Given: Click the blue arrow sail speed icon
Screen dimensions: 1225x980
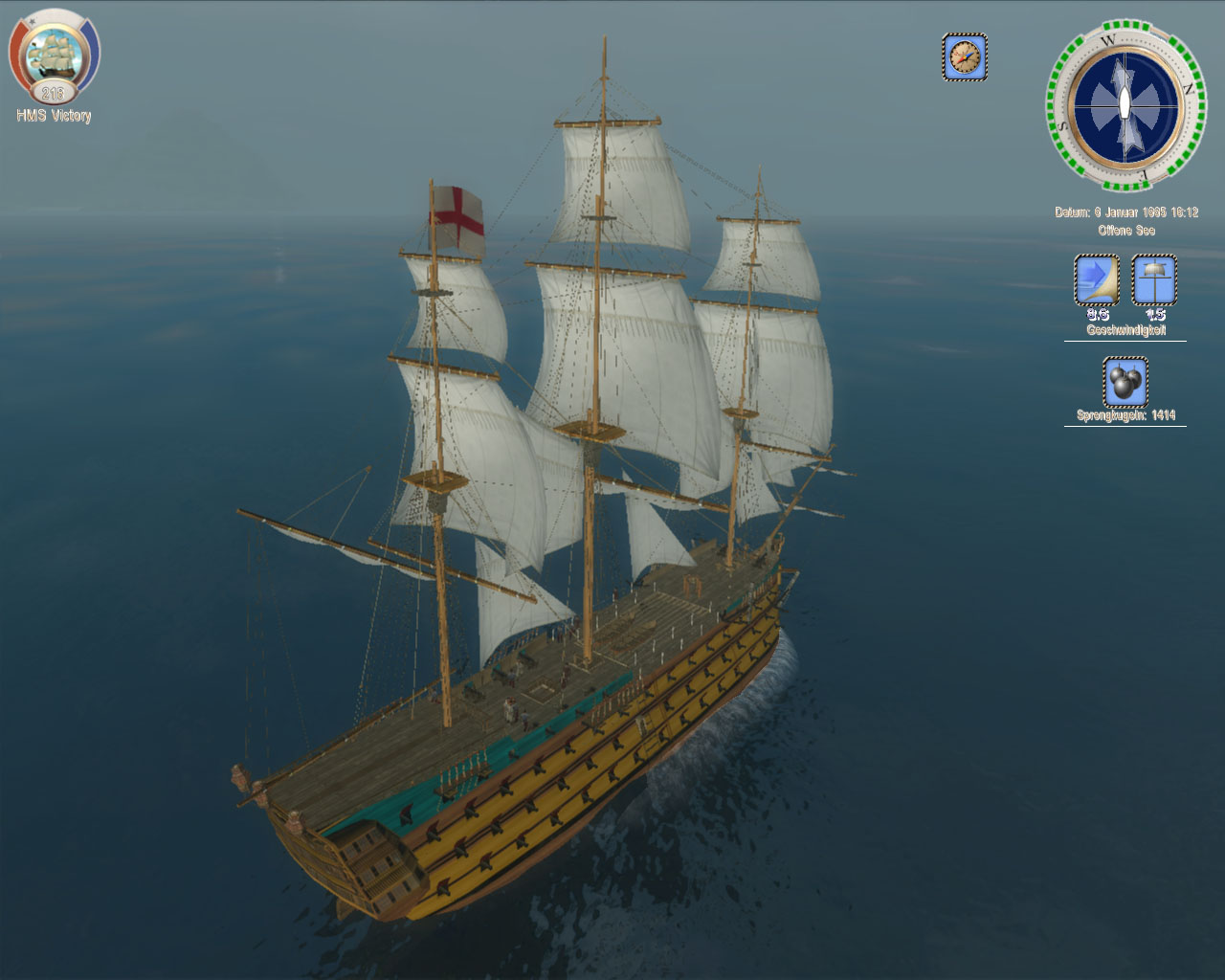Looking at the screenshot, I should click(1097, 279).
